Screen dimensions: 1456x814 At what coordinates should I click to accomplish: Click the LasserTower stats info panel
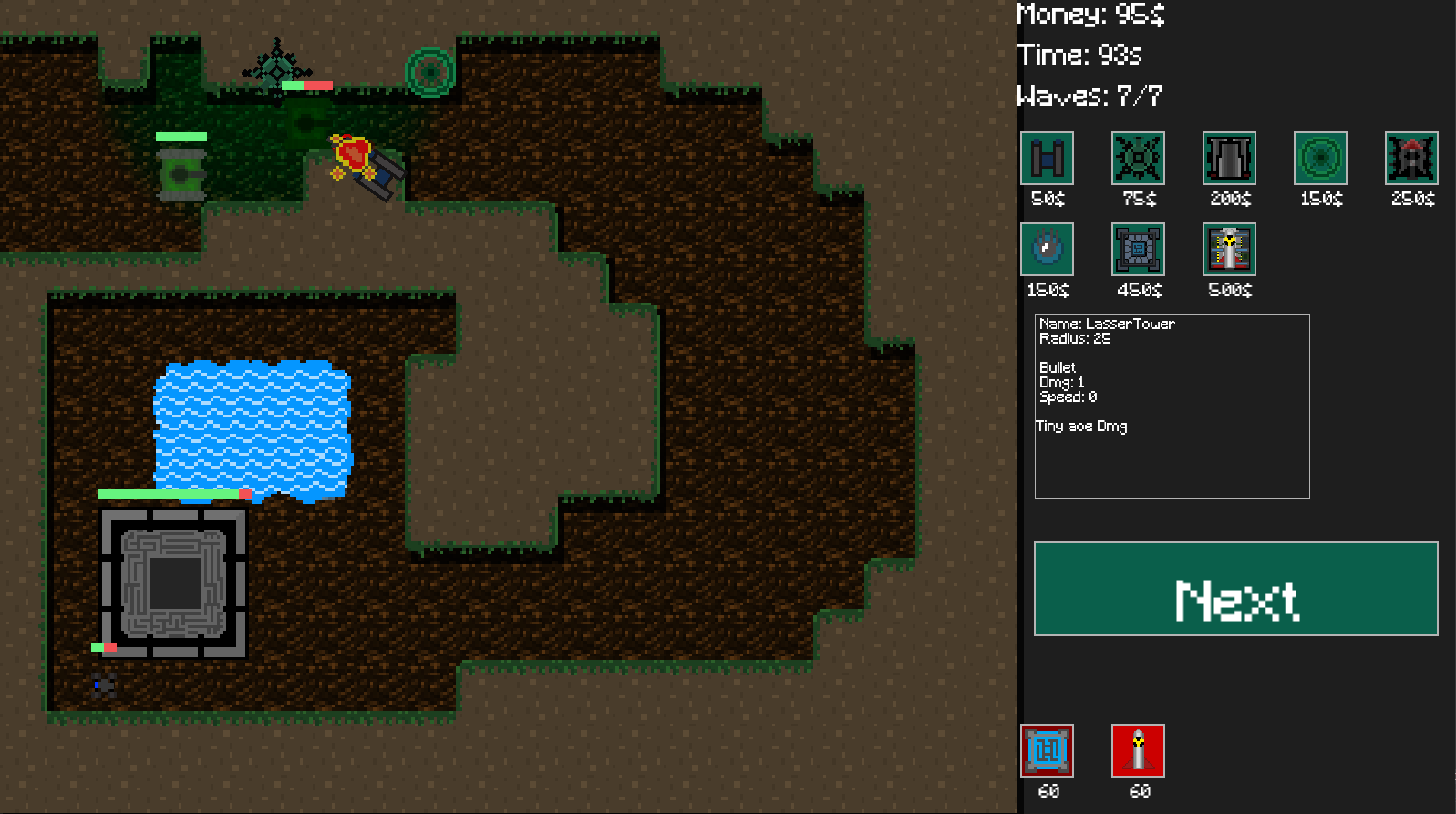pyautogui.click(x=1172, y=406)
